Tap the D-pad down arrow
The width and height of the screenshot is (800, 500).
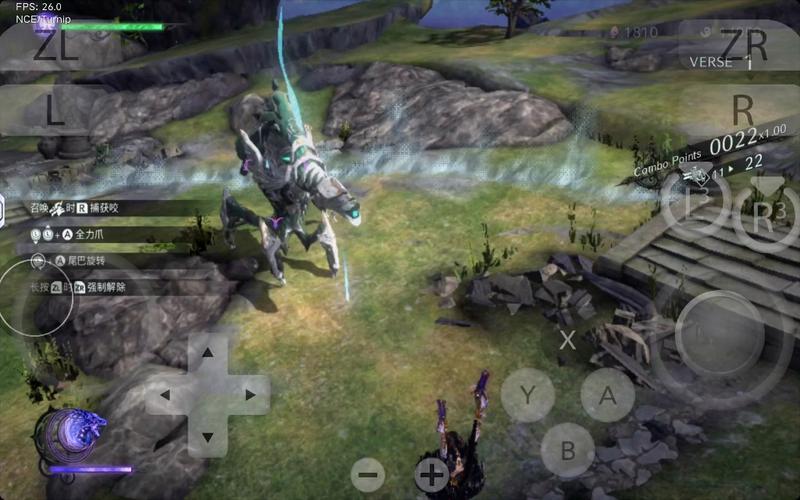[208, 437]
